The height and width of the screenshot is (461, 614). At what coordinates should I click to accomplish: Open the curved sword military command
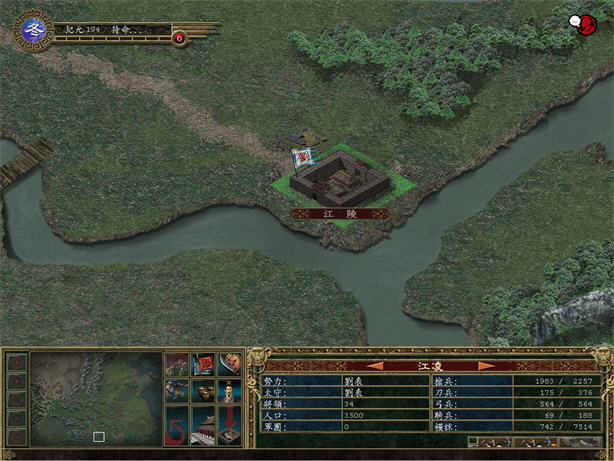point(229,364)
